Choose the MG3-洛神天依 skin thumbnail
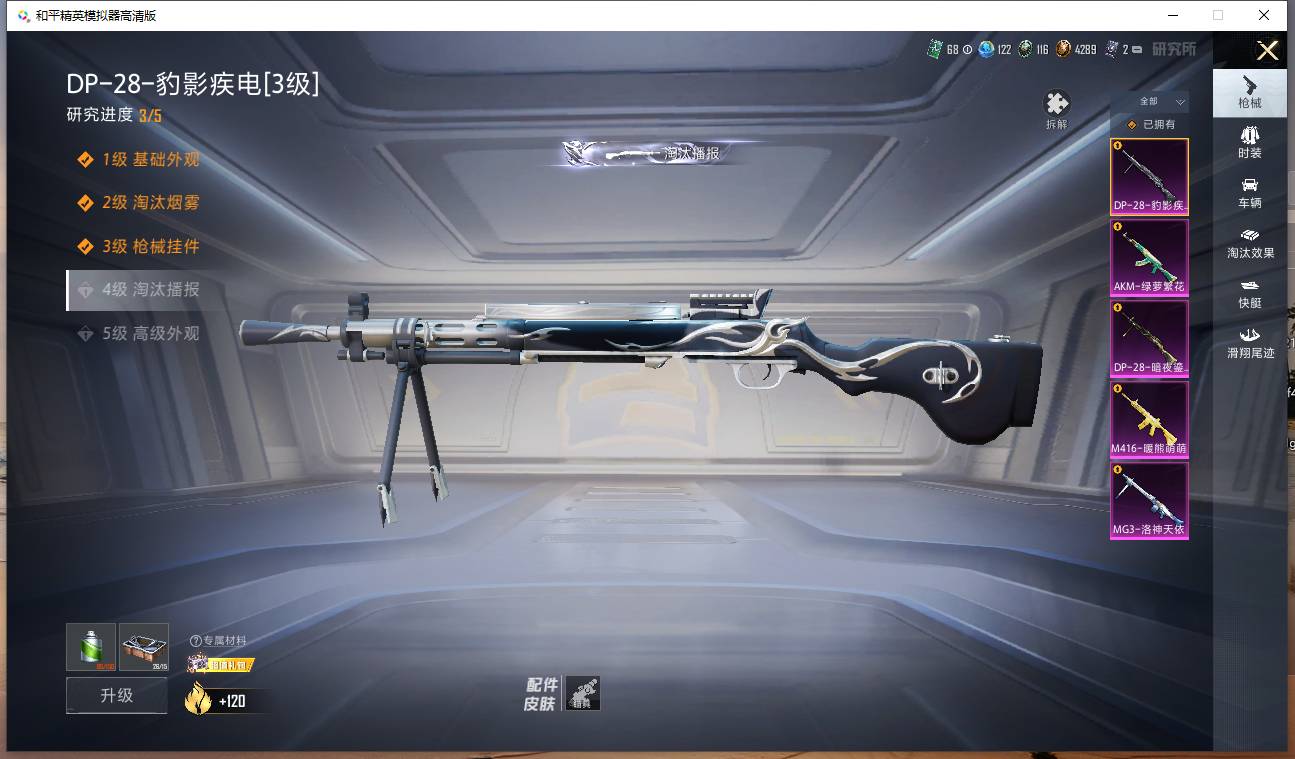This screenshot has height=759, width=1295. pos(1149,500)
